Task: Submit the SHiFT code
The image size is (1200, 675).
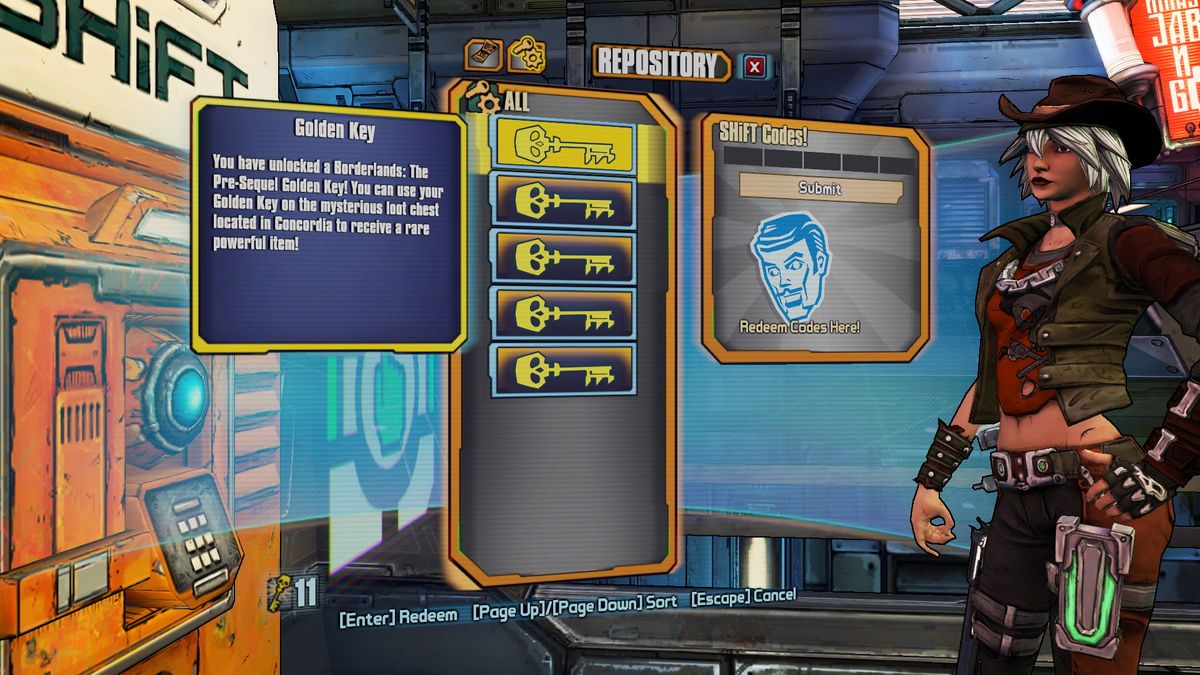Action: 820,188
